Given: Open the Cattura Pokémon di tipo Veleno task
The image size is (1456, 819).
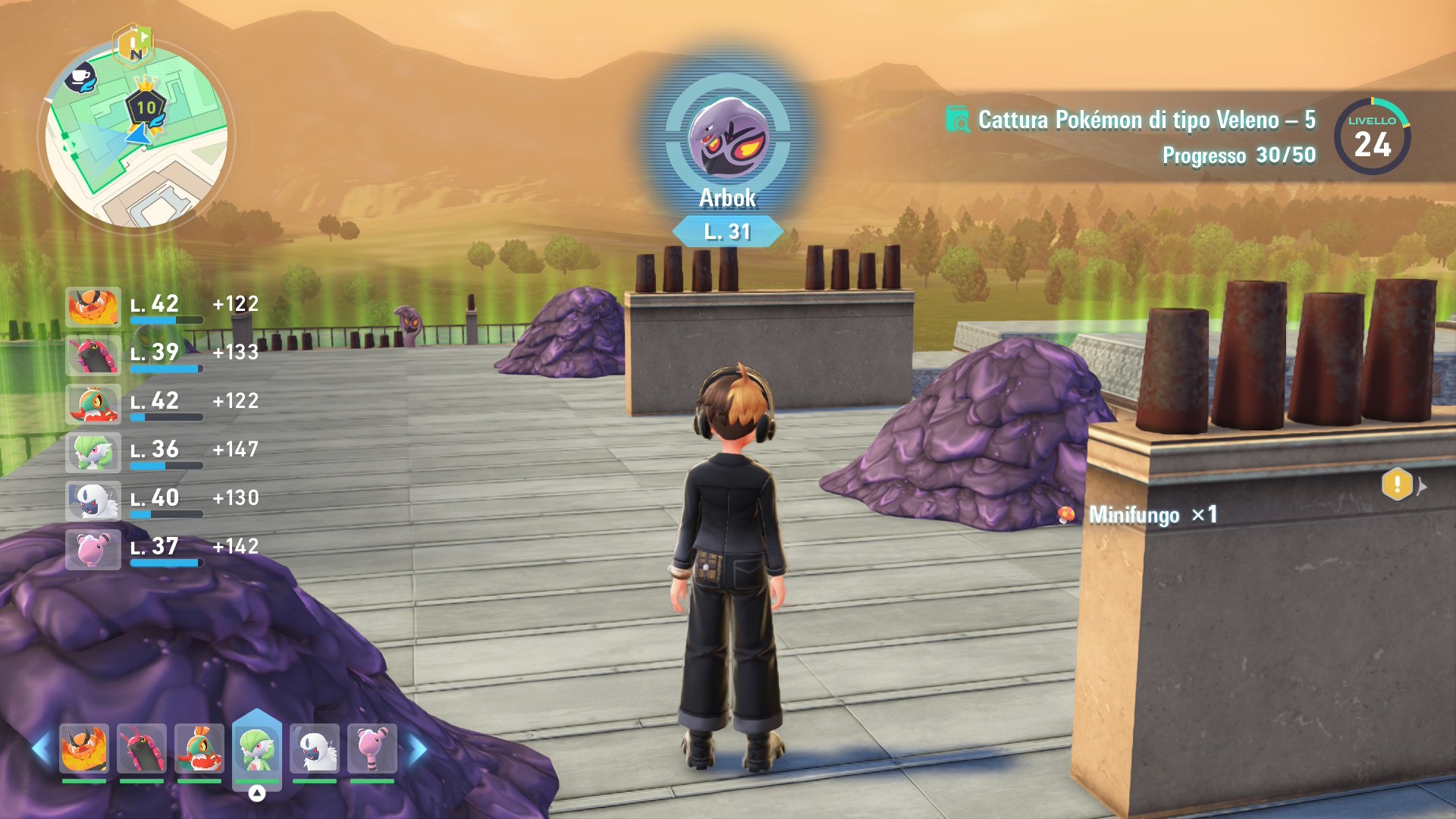Looking at the screenshot, I should pos(1145,120).
